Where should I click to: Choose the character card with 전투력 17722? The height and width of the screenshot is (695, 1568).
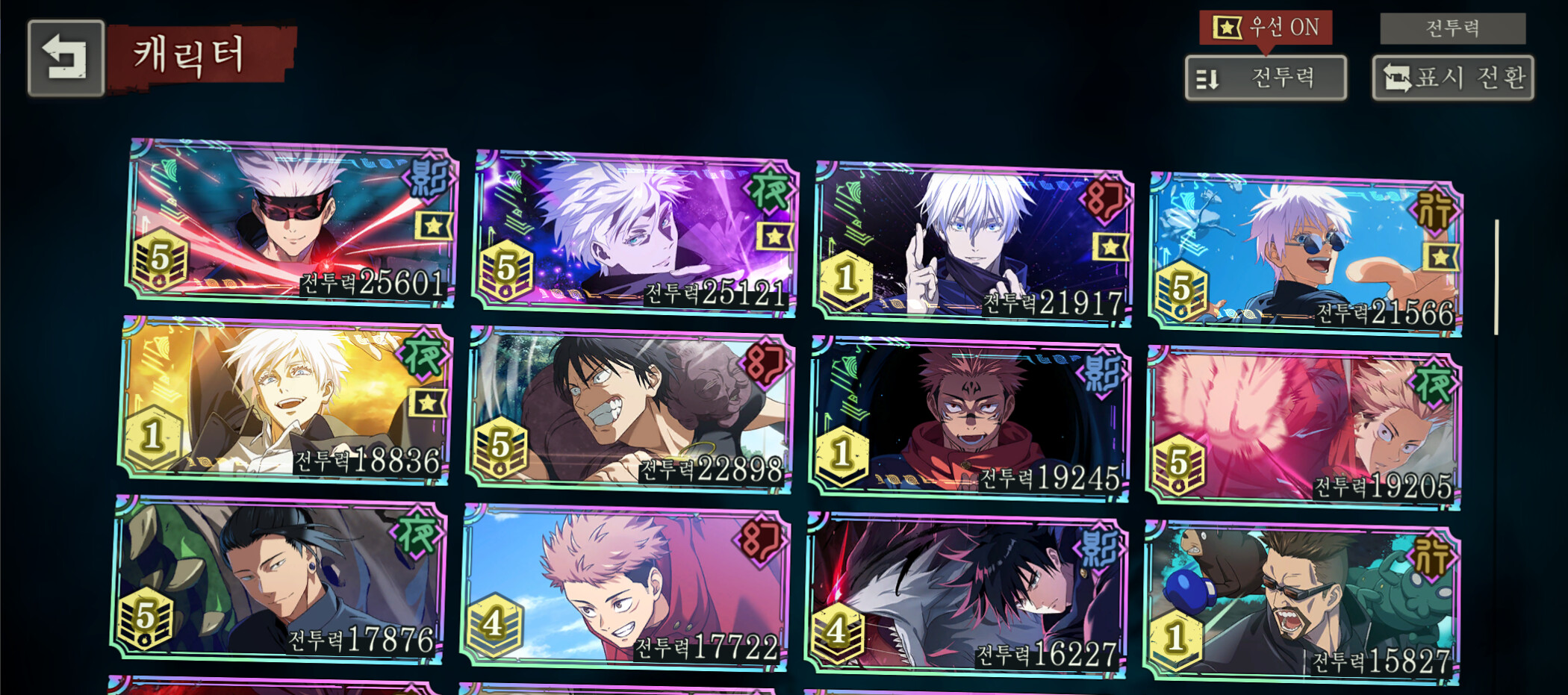[x=624, y=588]
